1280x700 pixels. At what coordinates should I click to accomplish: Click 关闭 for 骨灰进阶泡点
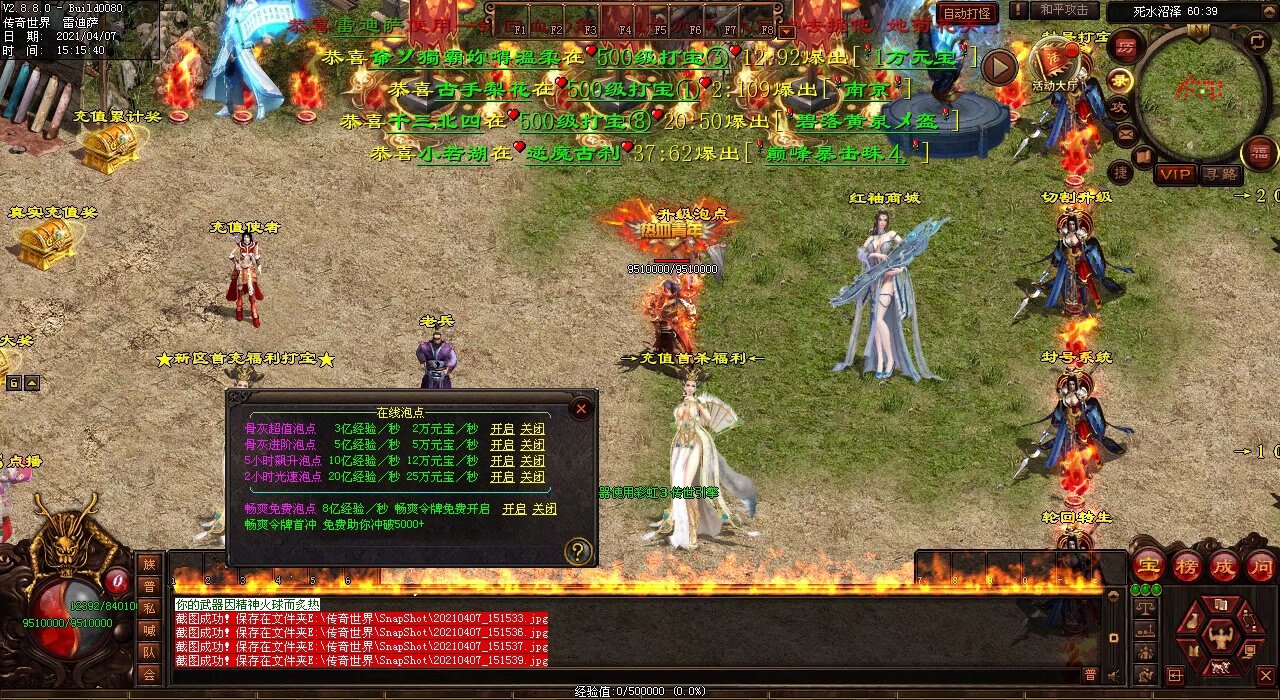pyautogui.click(x=532, y=445)
